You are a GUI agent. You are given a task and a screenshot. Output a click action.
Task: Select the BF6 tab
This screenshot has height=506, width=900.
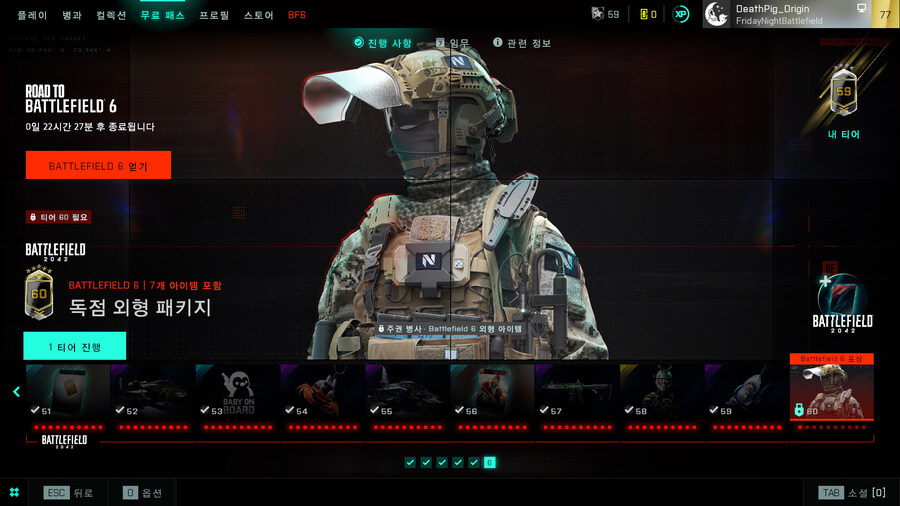[297, 15]
